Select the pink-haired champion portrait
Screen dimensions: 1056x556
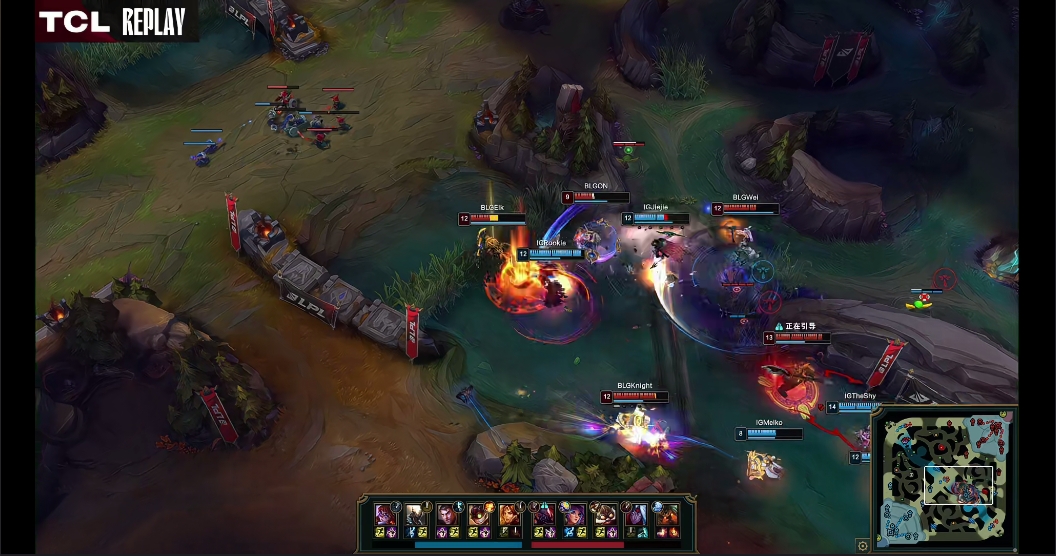(384, 515)
